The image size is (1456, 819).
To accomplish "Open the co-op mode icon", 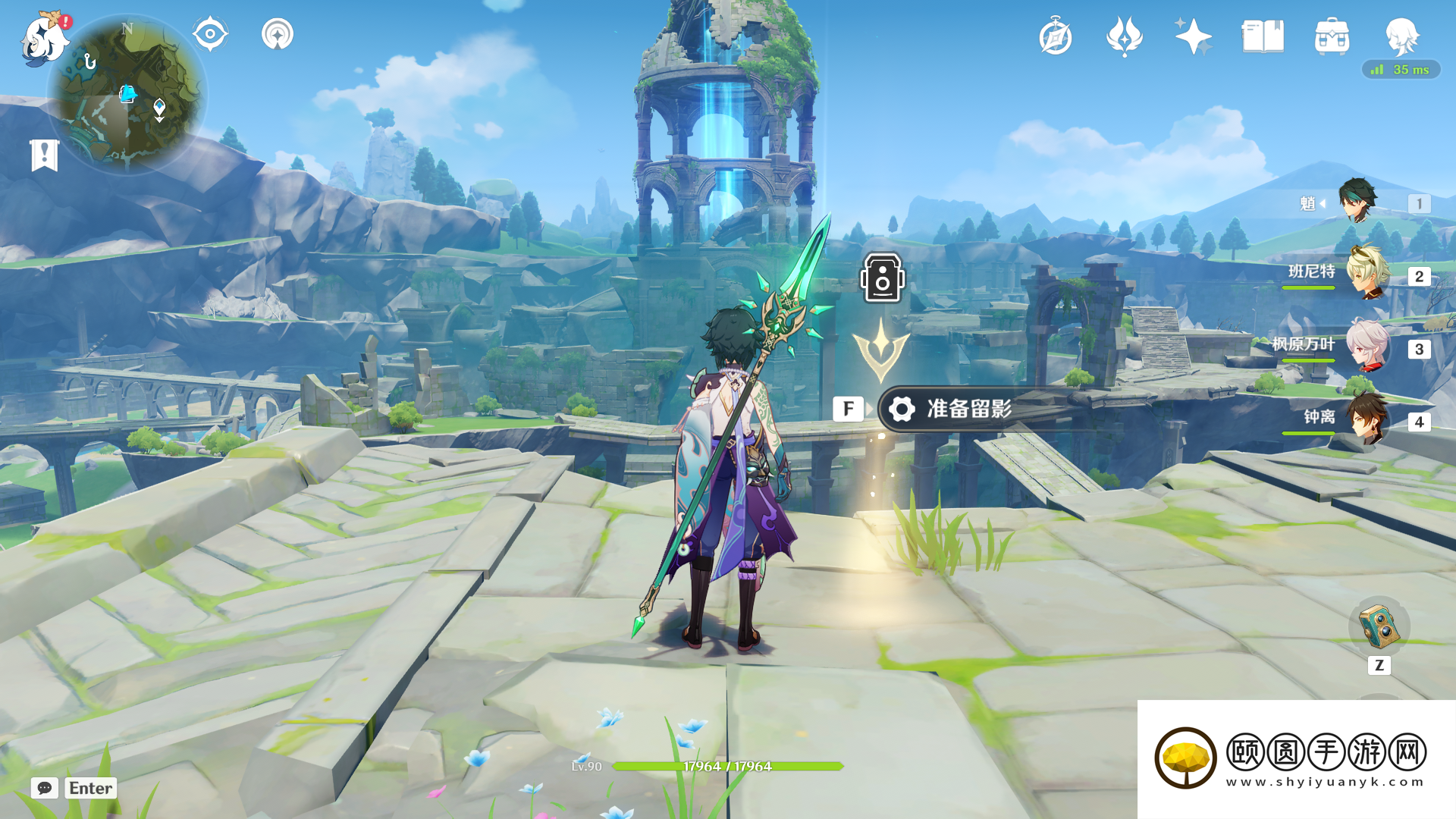I will [278, 34].
